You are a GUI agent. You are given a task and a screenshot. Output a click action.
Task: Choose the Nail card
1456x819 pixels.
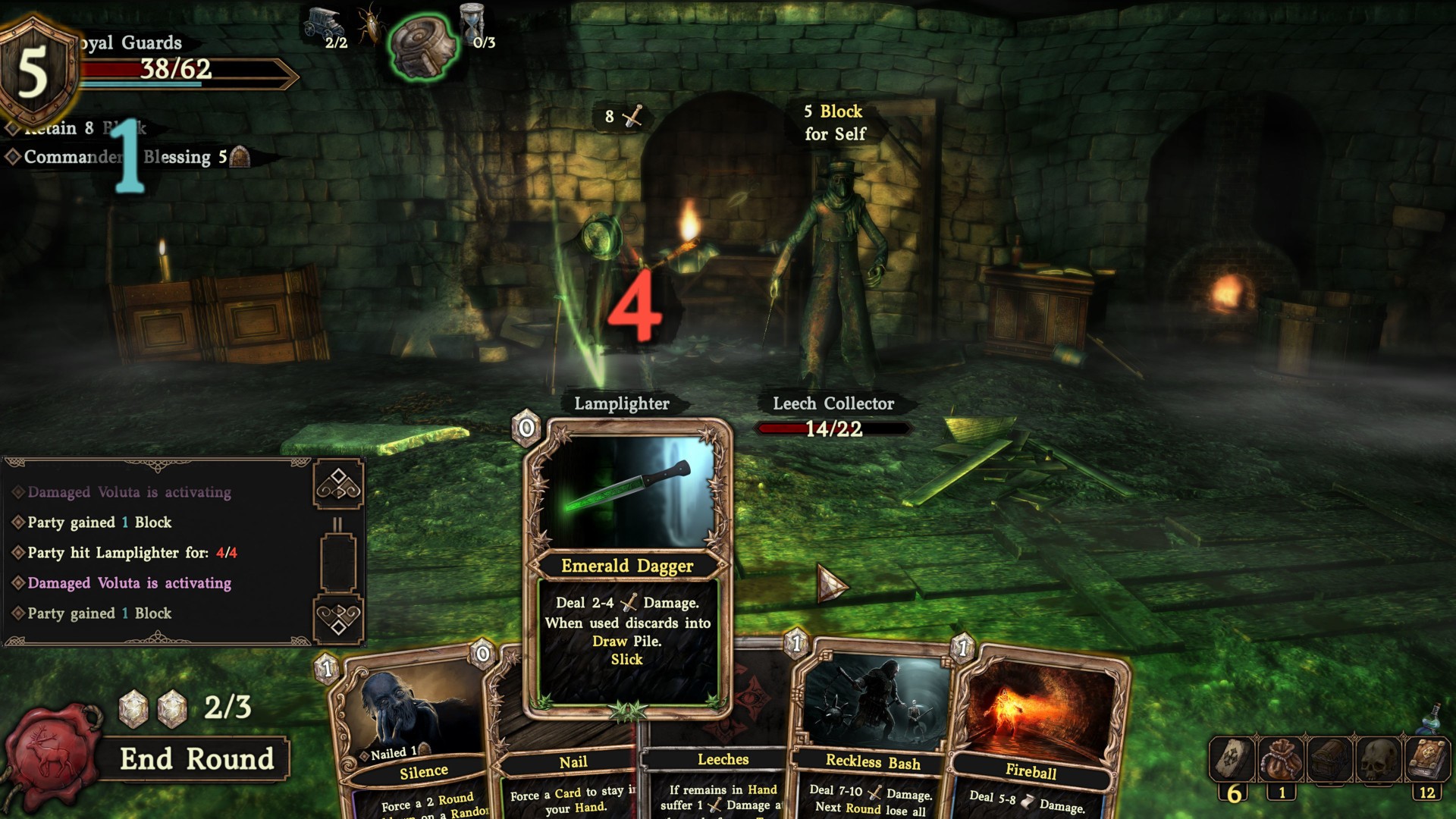573,762
